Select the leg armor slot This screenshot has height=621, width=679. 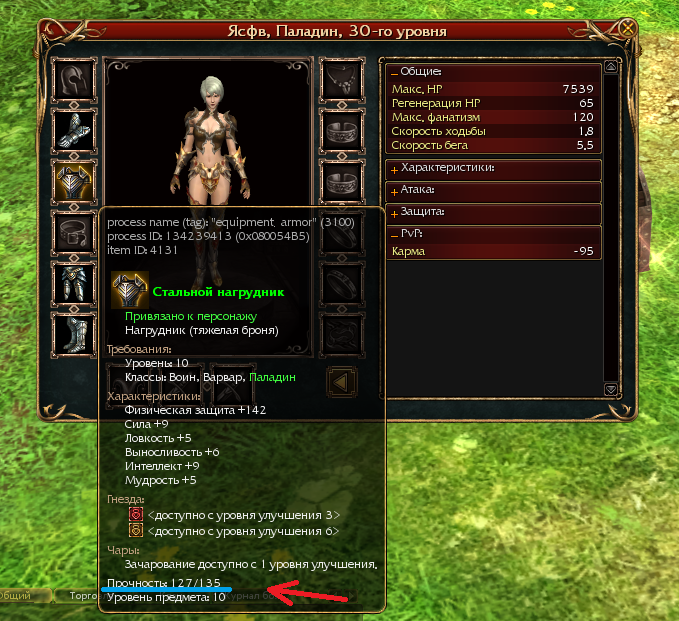pos(74,281)
